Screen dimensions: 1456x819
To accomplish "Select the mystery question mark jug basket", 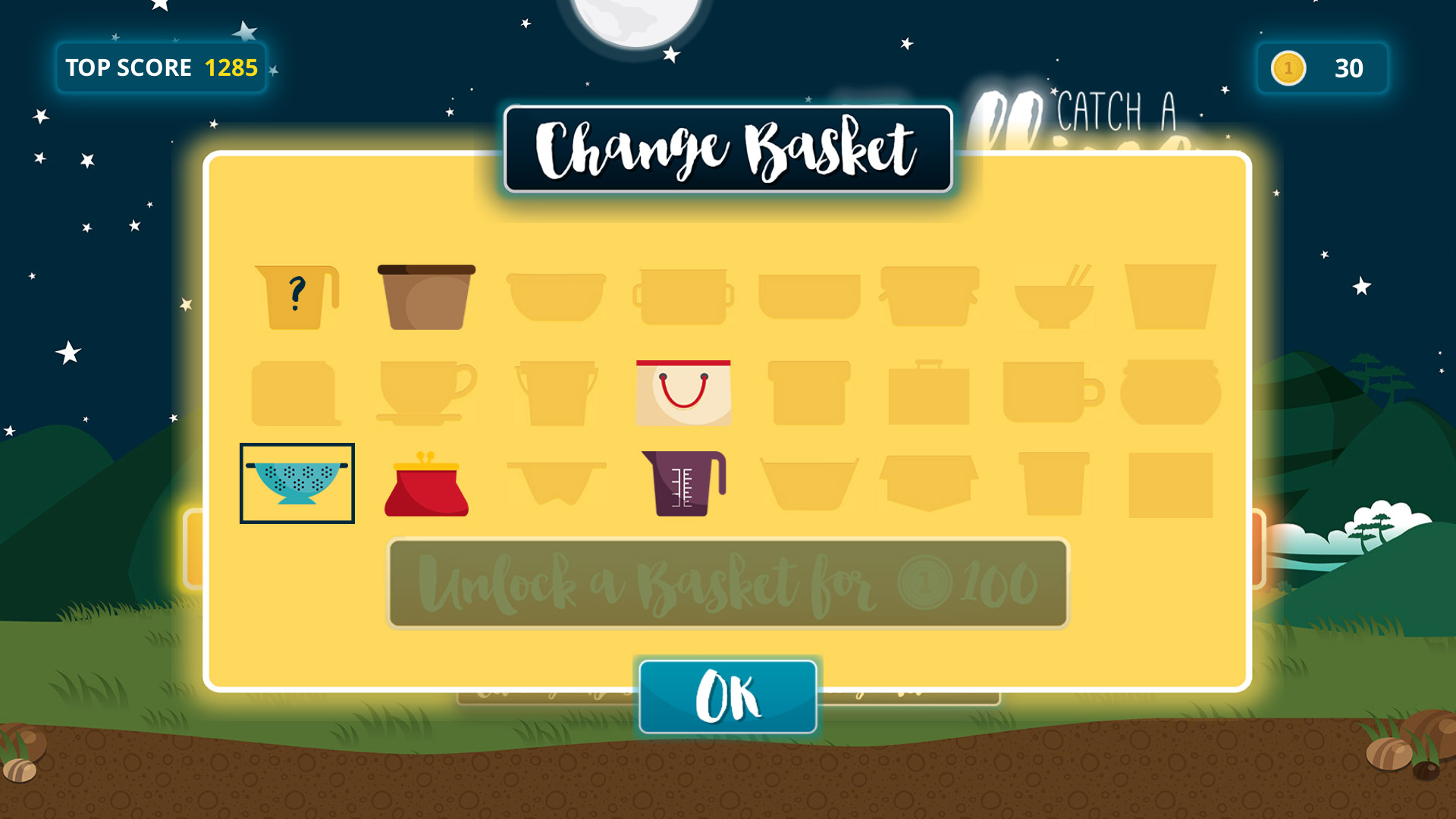I will click(x=297, y=297).
